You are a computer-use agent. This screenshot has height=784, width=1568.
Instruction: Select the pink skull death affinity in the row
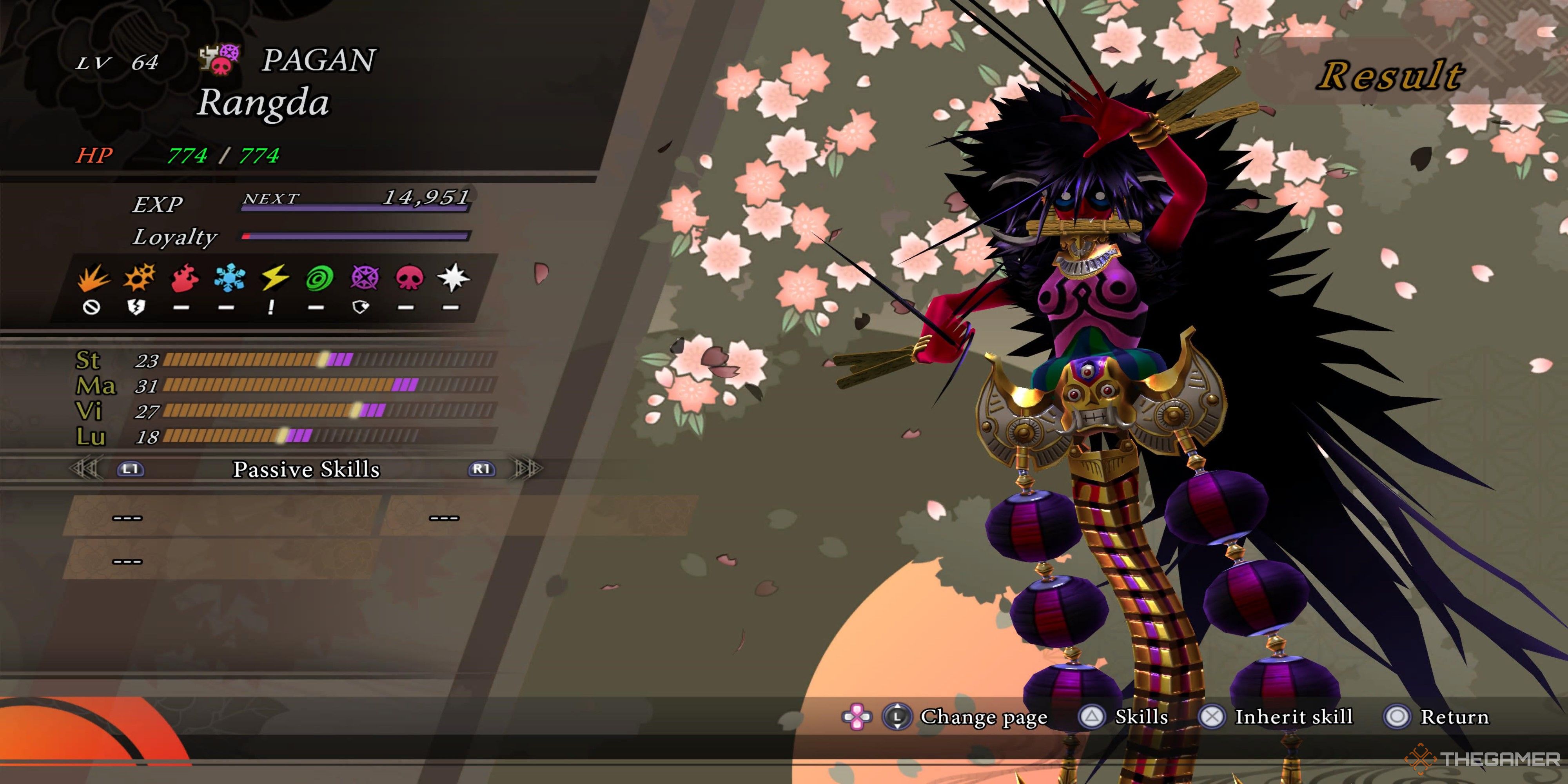pyautogui.click(x=408, y=279)
